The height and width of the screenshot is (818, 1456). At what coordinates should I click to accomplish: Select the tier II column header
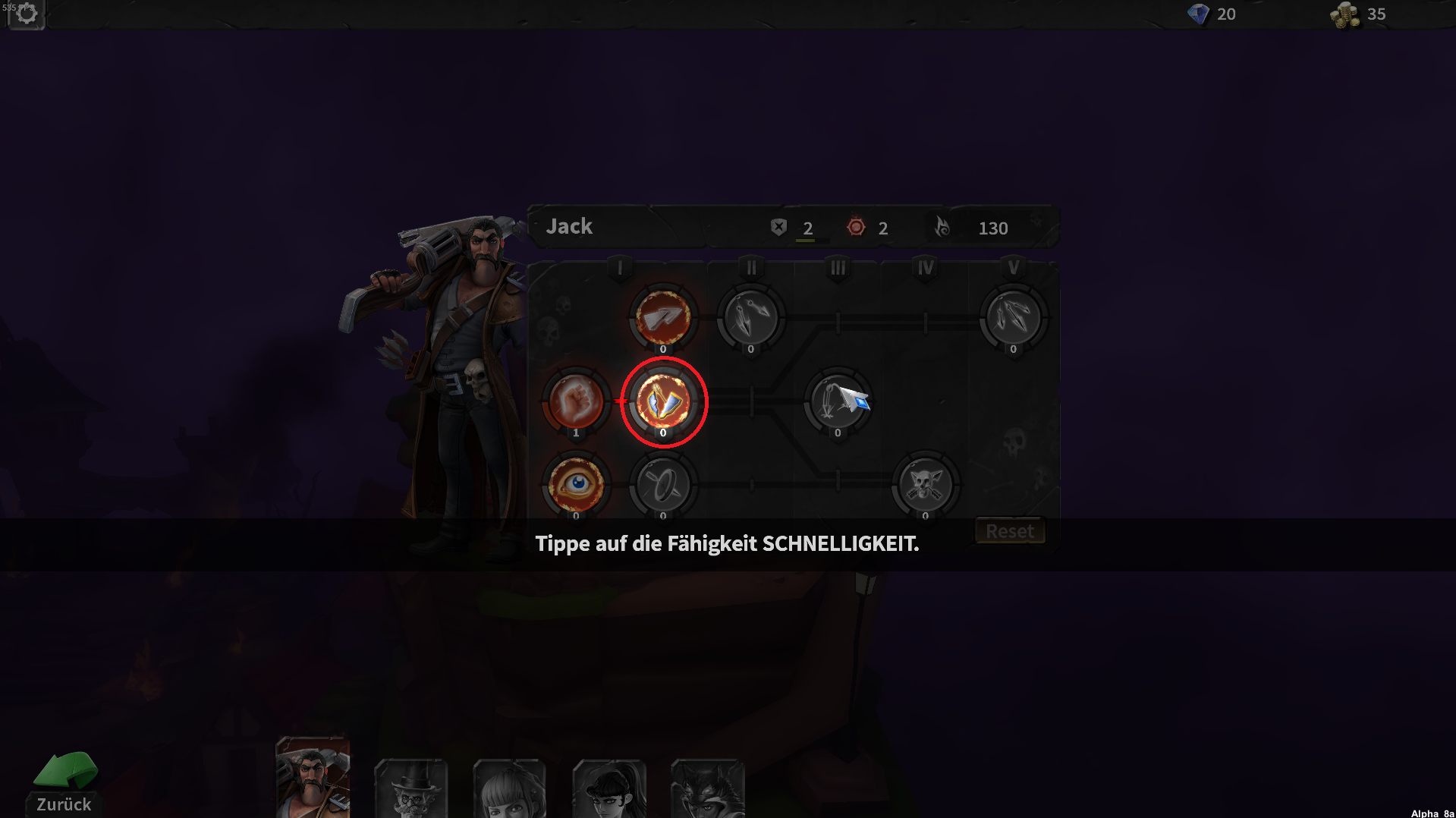(750, 268)
